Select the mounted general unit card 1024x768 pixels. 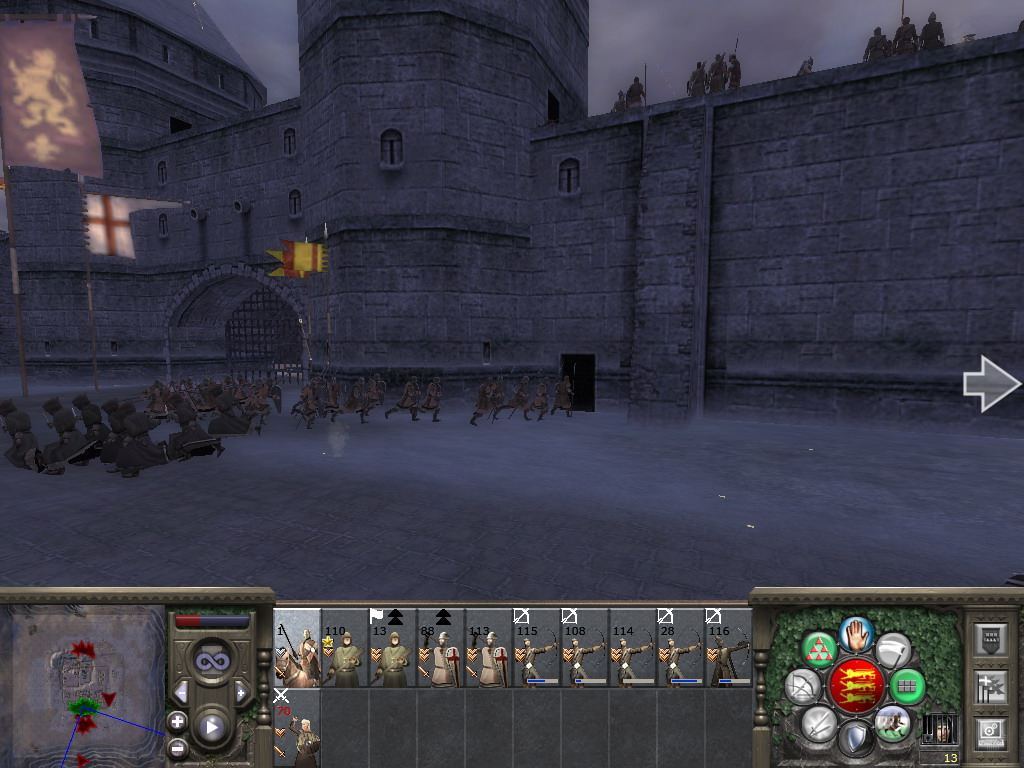point(297,648)
